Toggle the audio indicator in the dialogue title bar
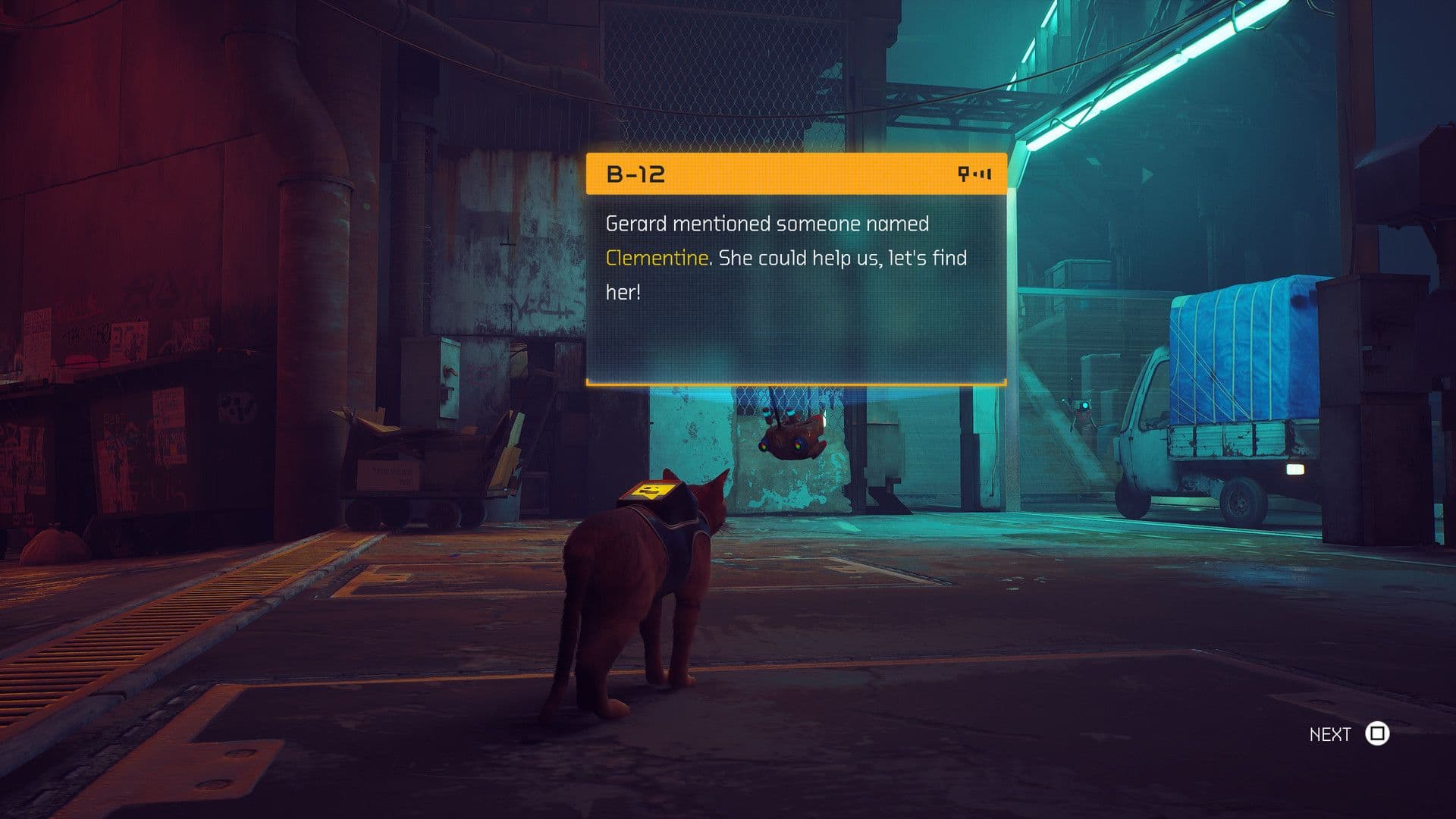This screenshot has width=1456, height=819. pos(974,173)
